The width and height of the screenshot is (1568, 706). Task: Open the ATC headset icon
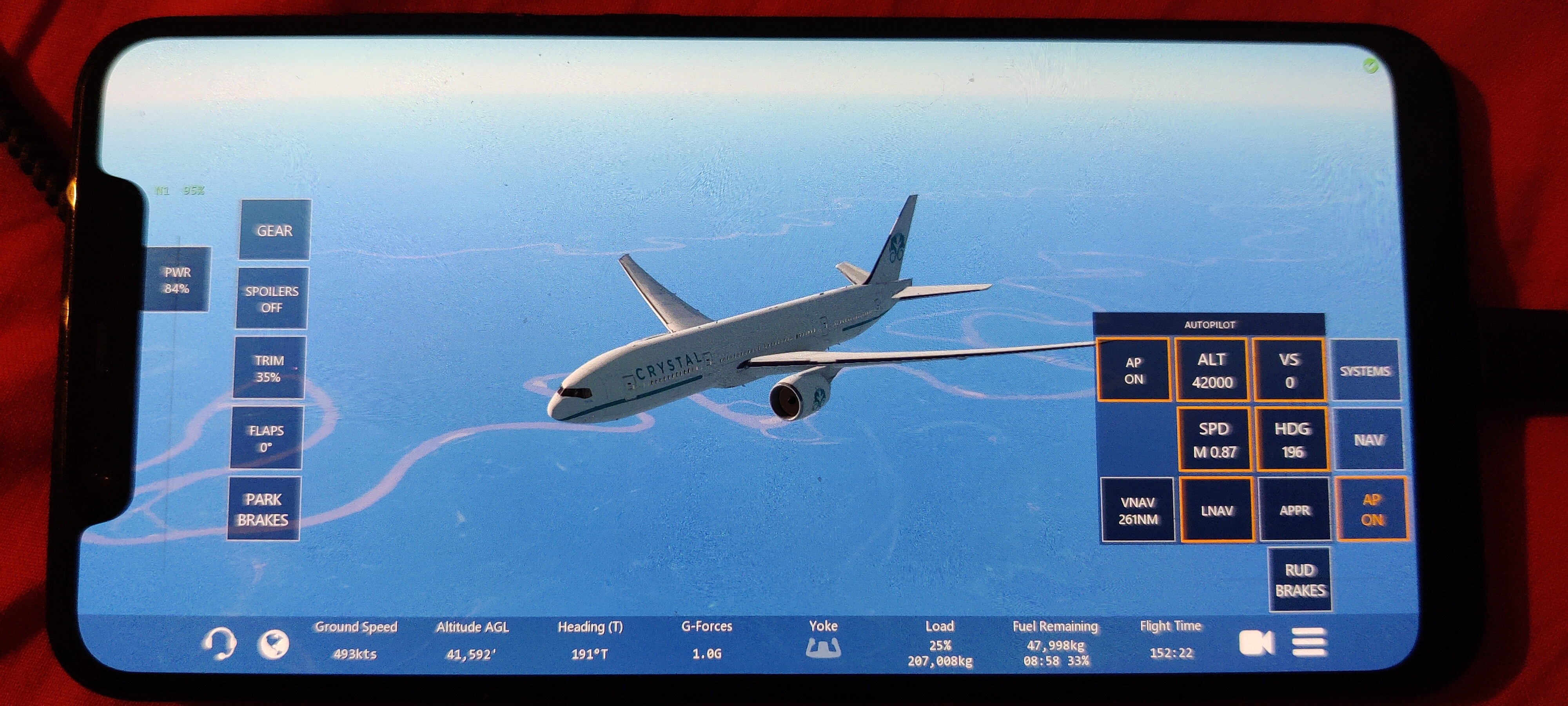tap(218, 643)
